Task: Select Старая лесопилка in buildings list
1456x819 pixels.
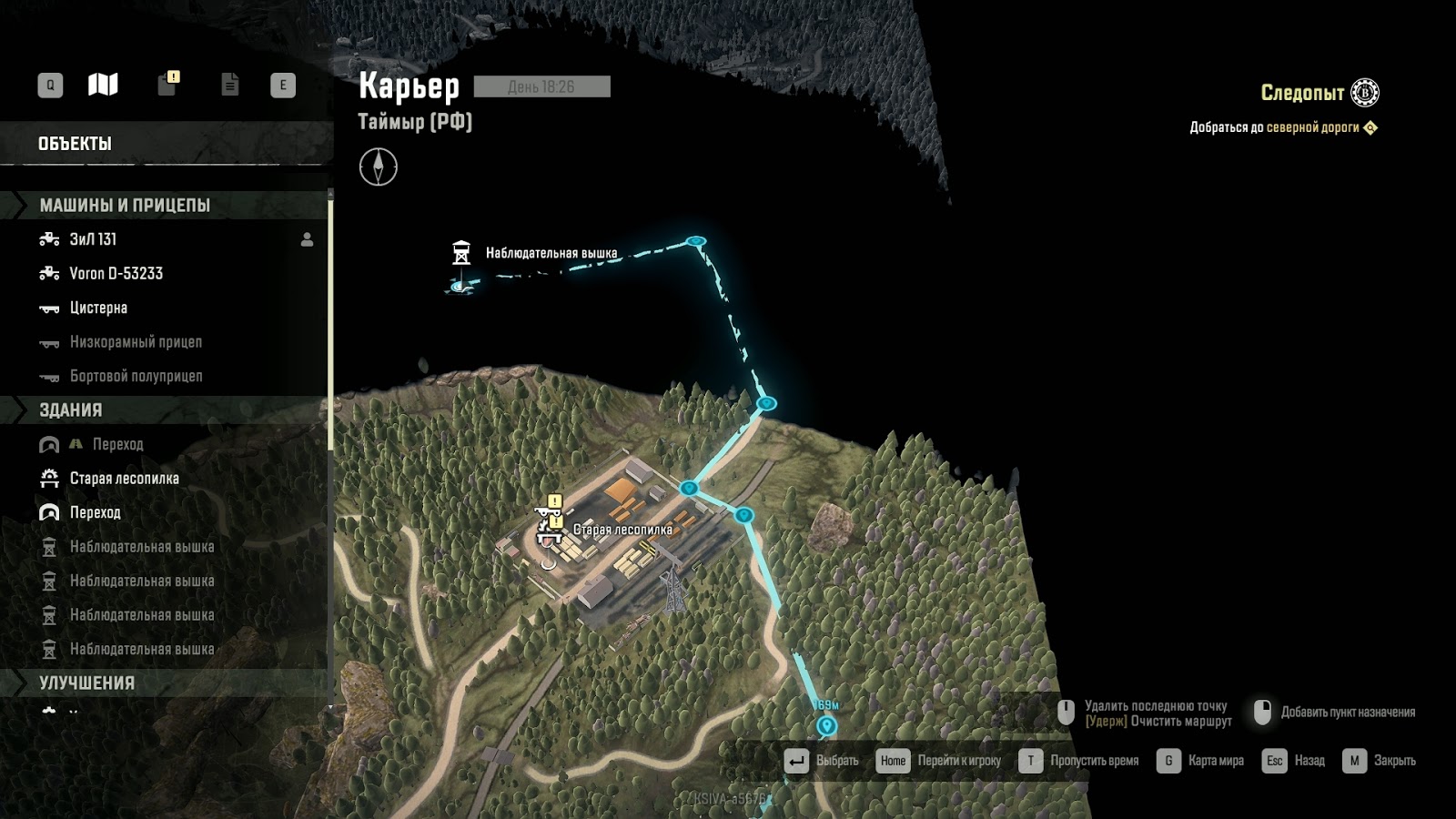Action: pos(124,479)
